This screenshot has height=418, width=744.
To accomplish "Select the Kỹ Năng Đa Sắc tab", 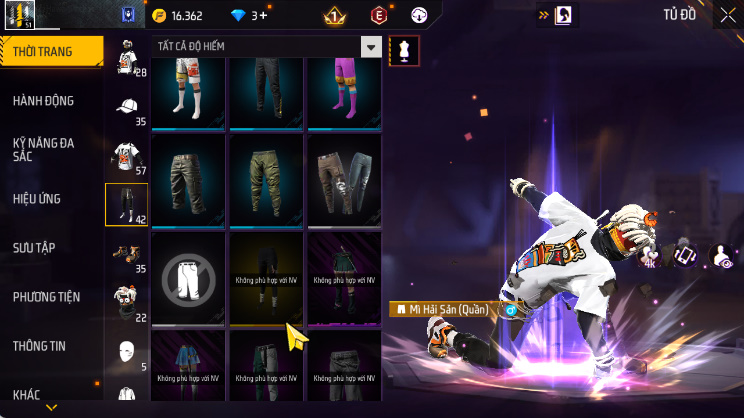I will (44, 149).
